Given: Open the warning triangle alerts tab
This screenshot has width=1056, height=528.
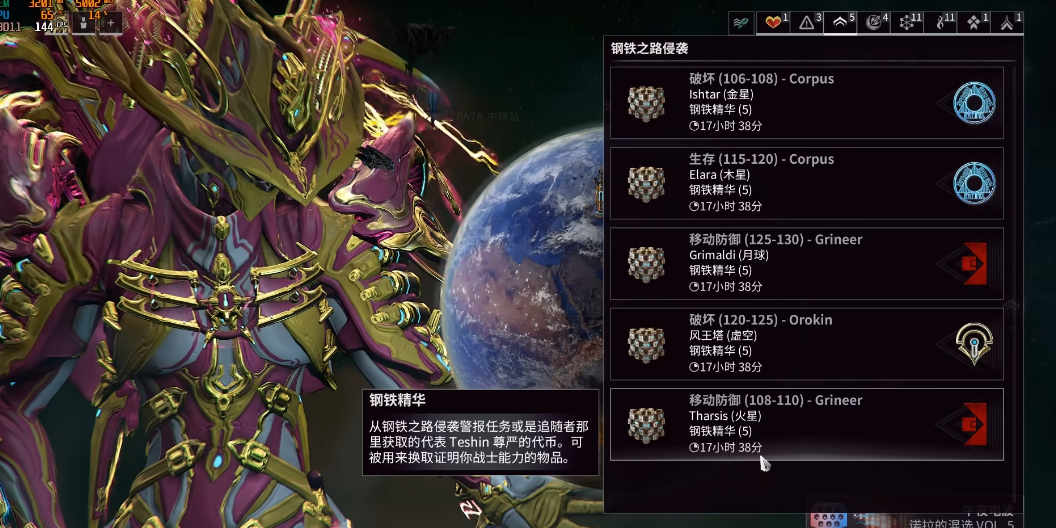Looking at the screenshot, I should pos(806,23).
